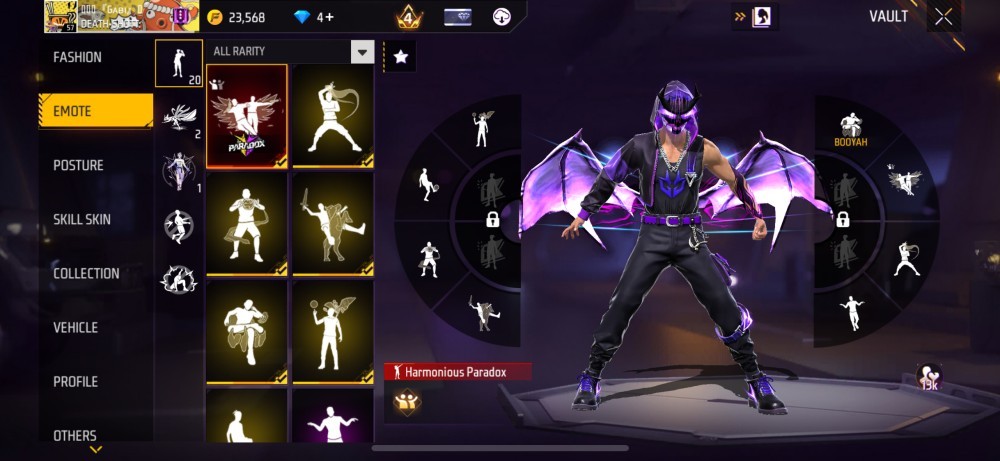Viewport: 1000px width, 461px height.
Task: Open the player profile banner
Action: click(110, 16)
